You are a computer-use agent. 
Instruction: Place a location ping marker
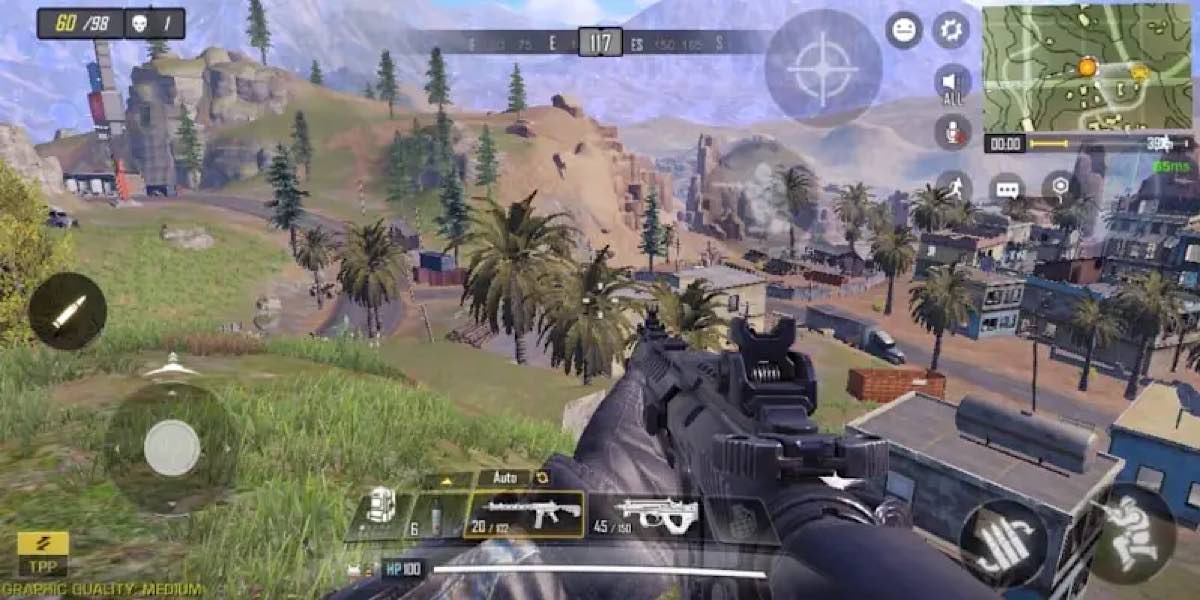[1059, 187]
